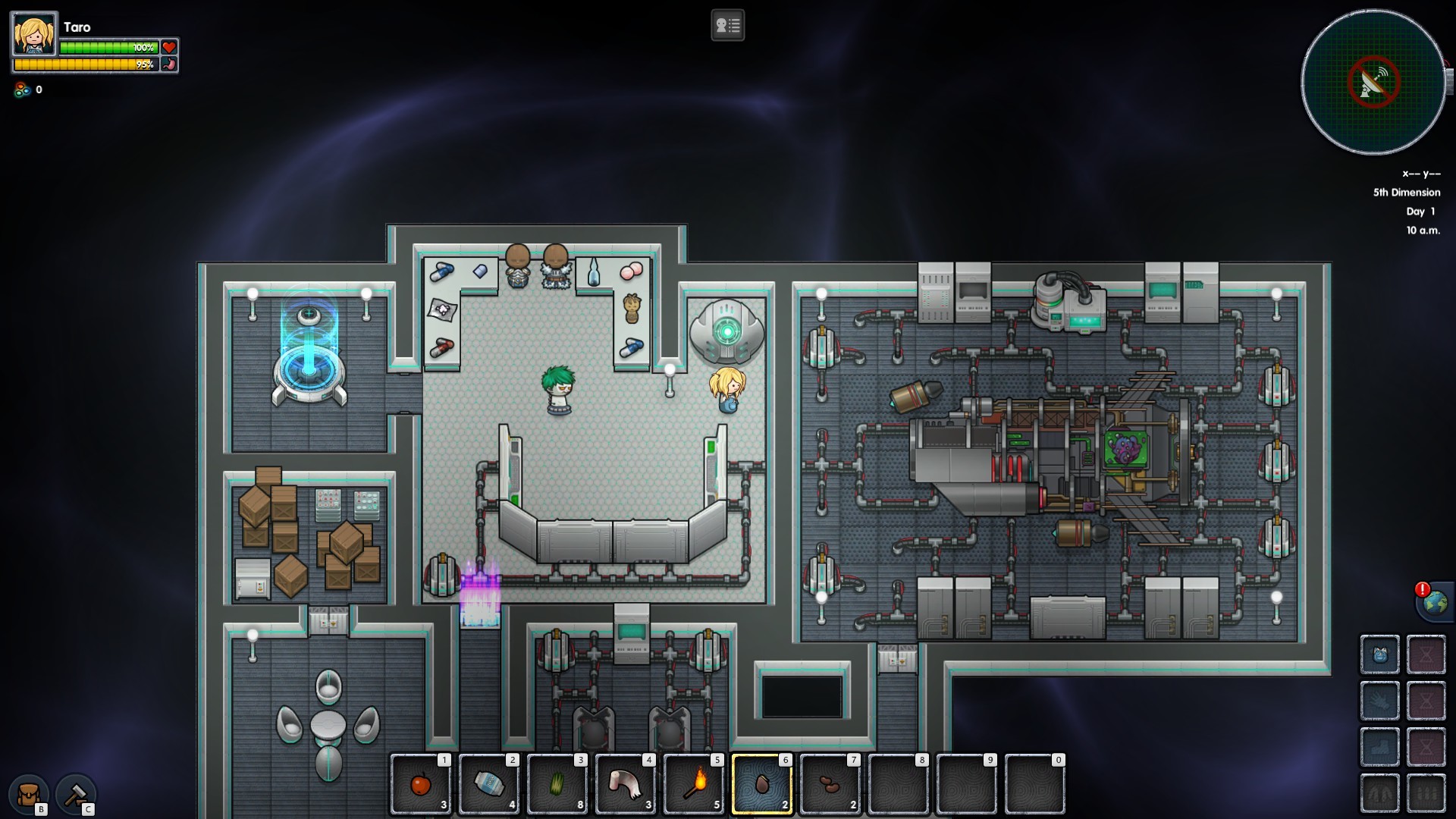Open the backpack inventory
This screenshot has width=1456, height=819.
[x=28, y=795]
